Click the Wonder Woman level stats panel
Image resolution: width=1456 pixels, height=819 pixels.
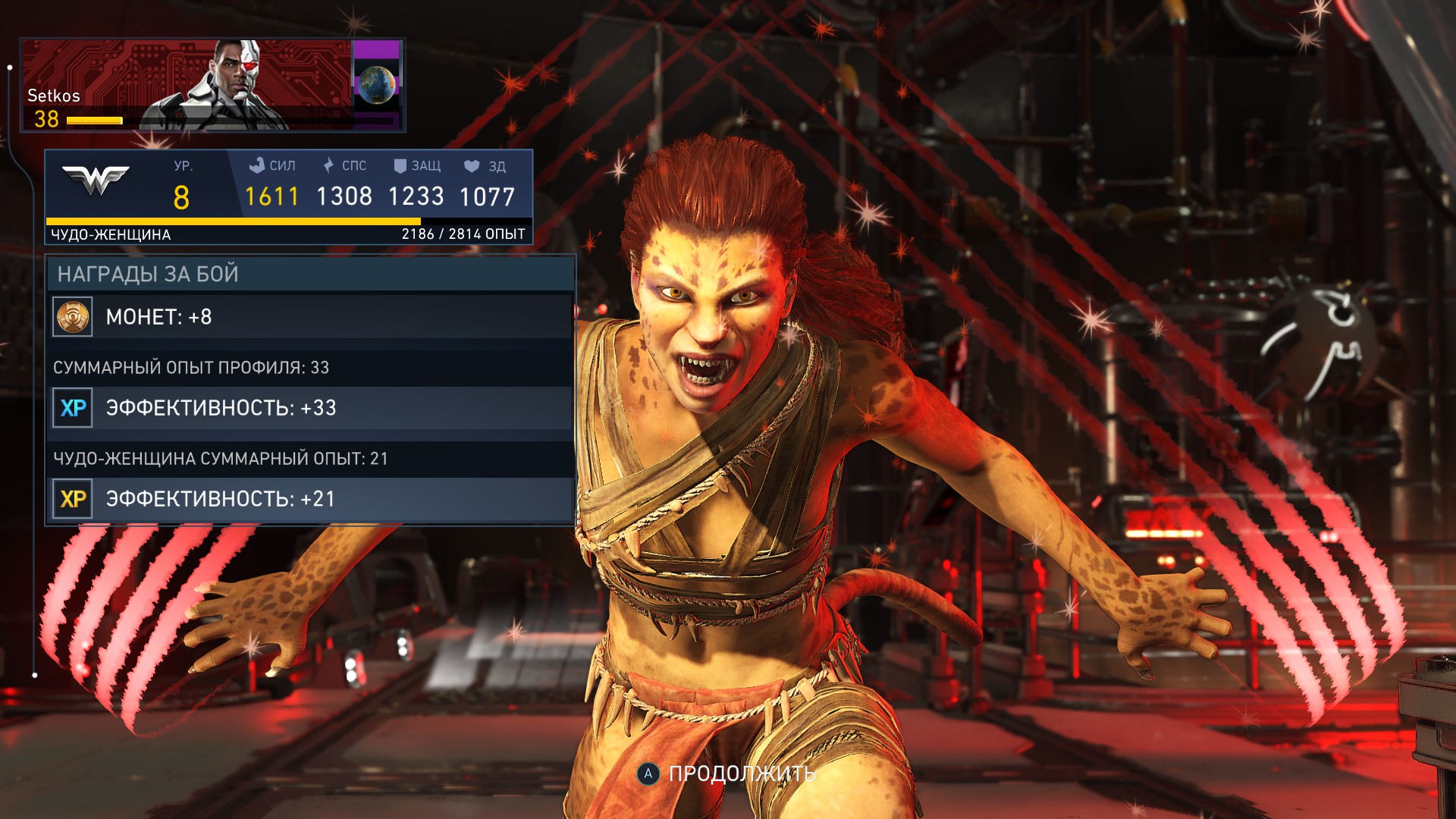coord(288,196)
